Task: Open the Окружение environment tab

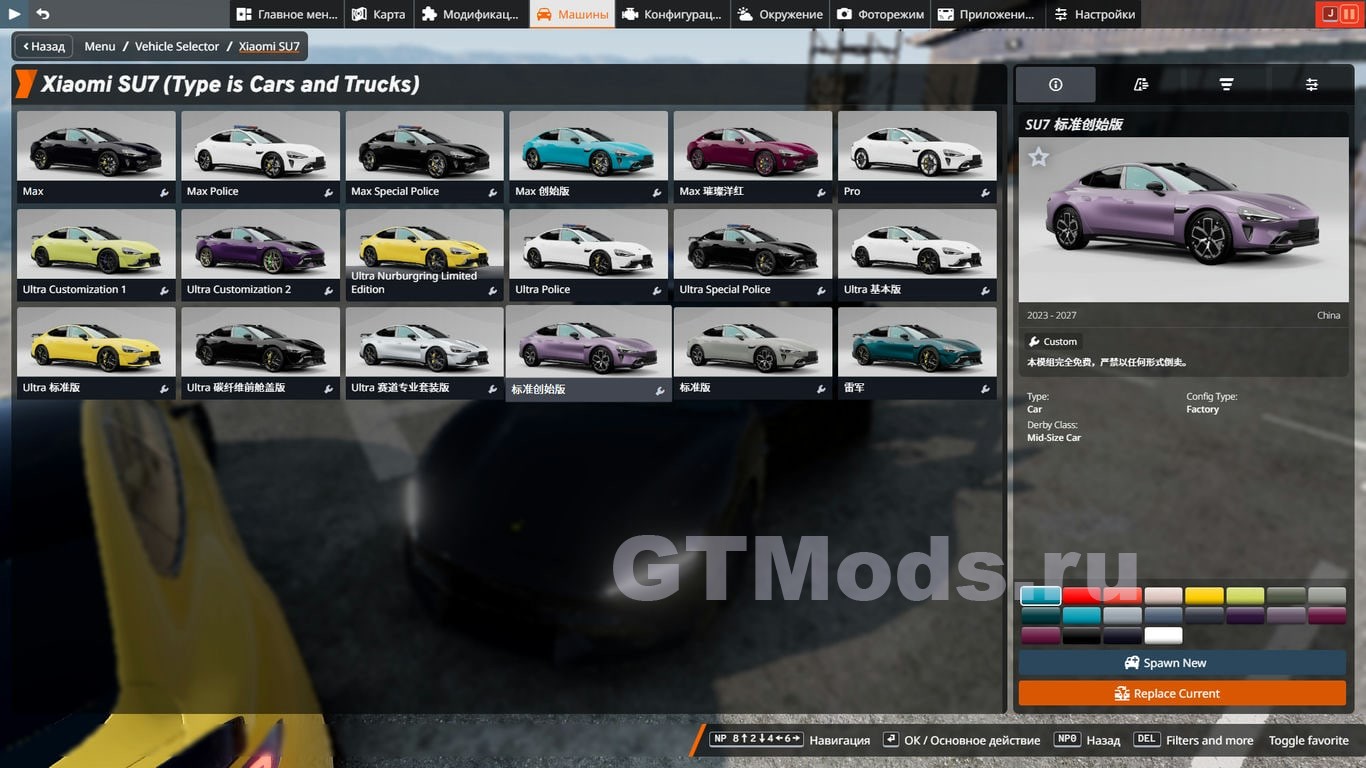Action: coord(780,14)
